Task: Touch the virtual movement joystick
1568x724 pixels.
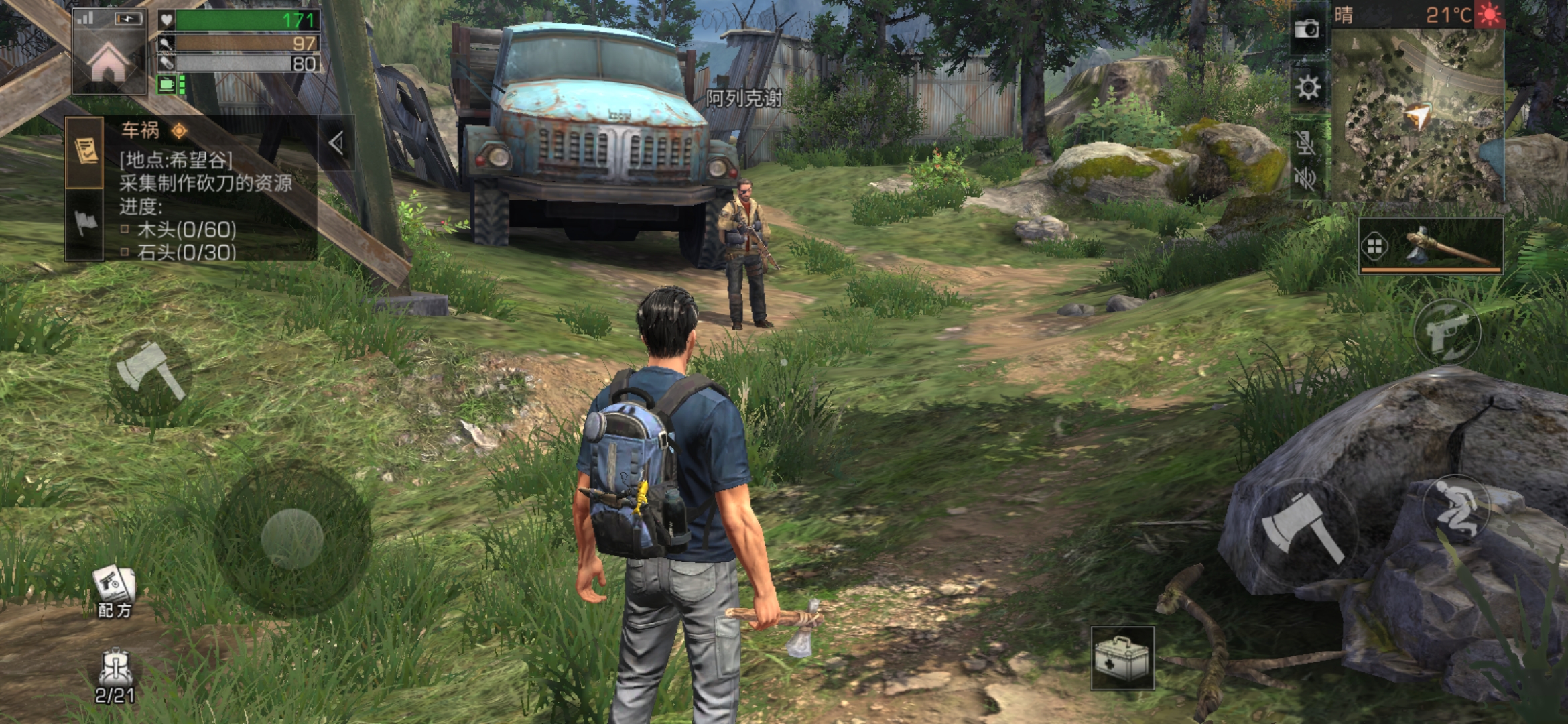Action: point(292,537)
